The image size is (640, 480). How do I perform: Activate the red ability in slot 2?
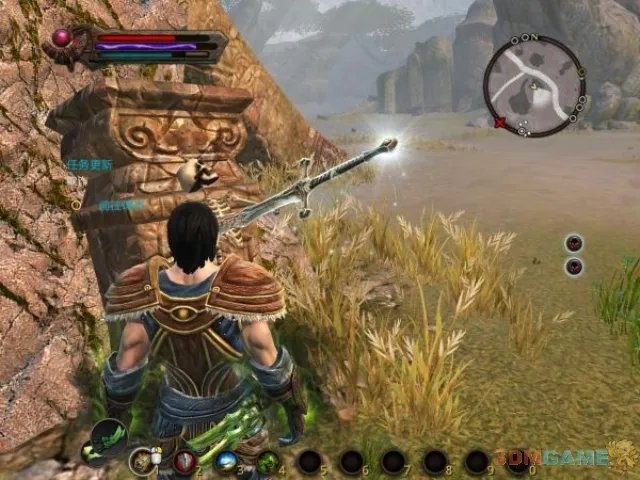184,462
